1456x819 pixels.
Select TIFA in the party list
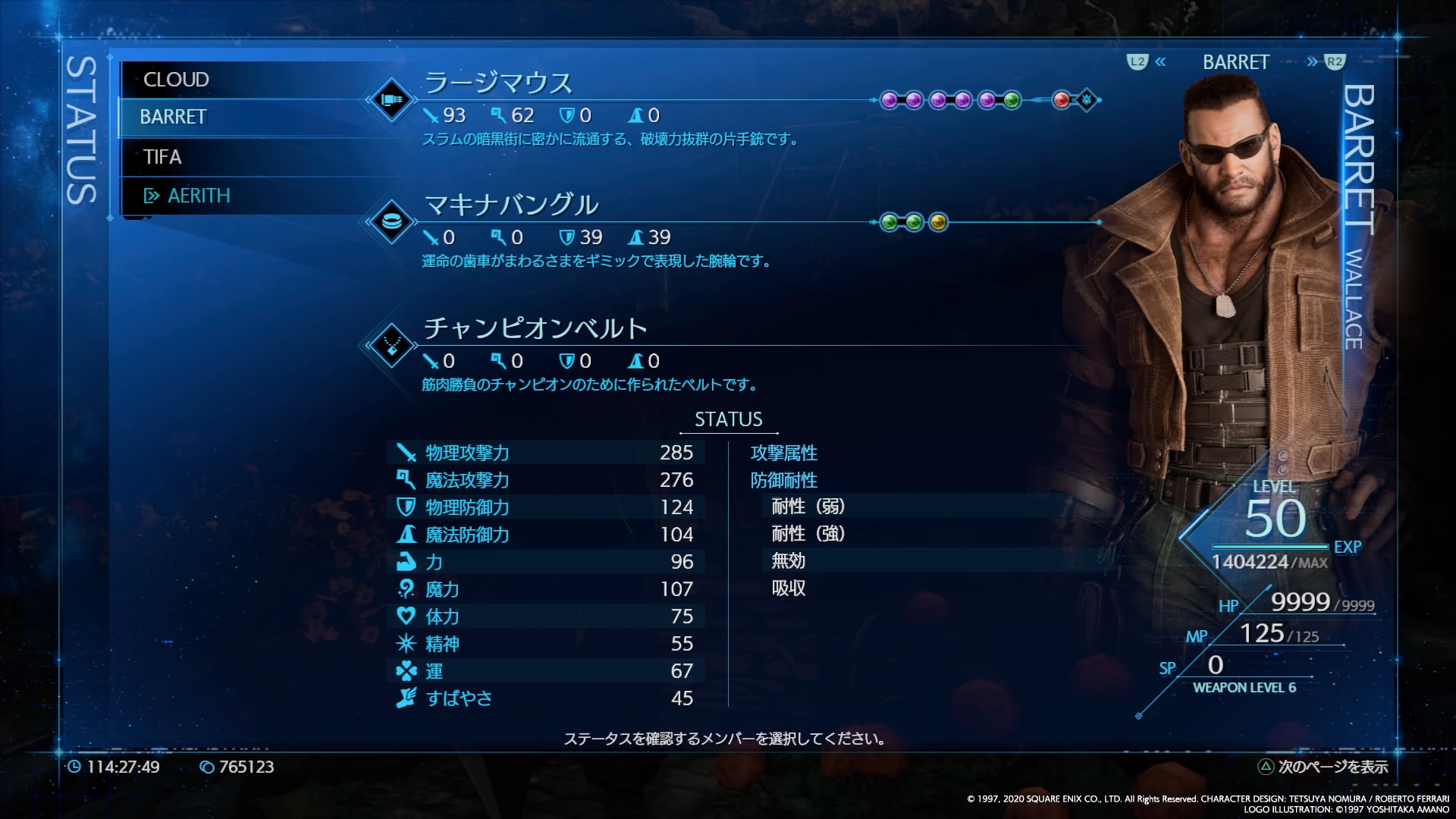click(x=162, y=157)
